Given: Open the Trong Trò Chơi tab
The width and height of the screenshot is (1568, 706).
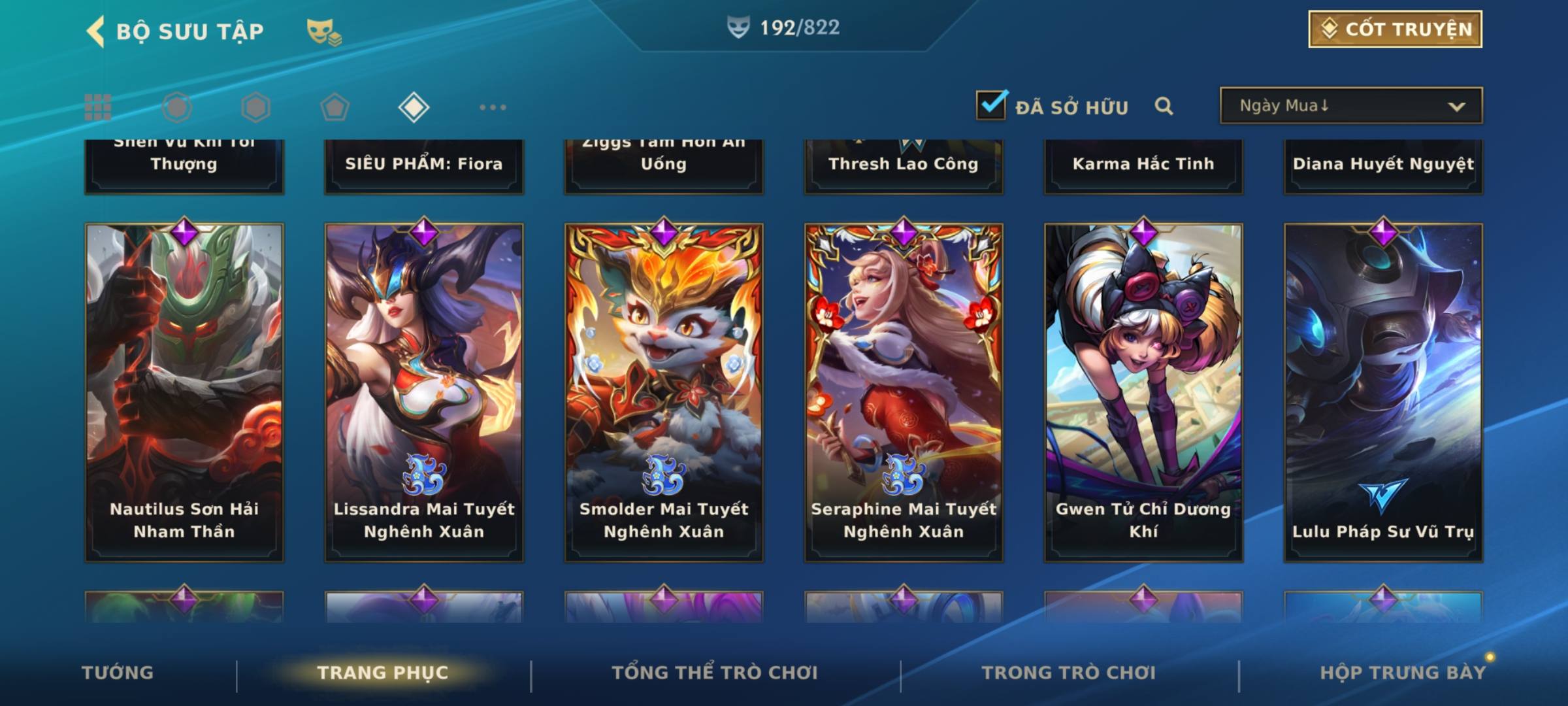Looking at the screenshot, I should pyautogui.click(x=1069, y=673).
